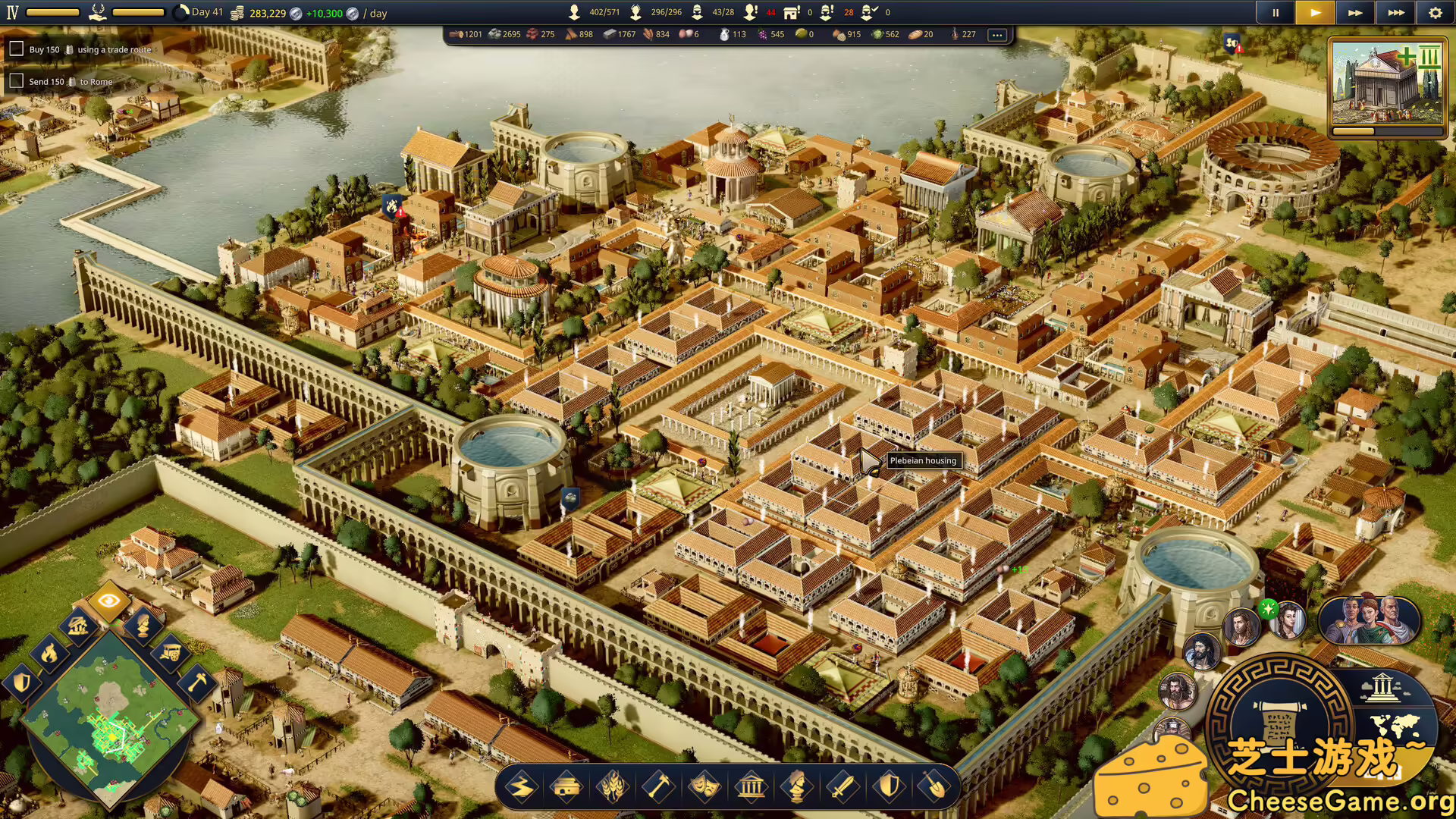The width and height of the screenshot is (1456, 819).
Task: Enable Buy 150 using a trade route
Action: pyautogui.click(x=17, y=49)
